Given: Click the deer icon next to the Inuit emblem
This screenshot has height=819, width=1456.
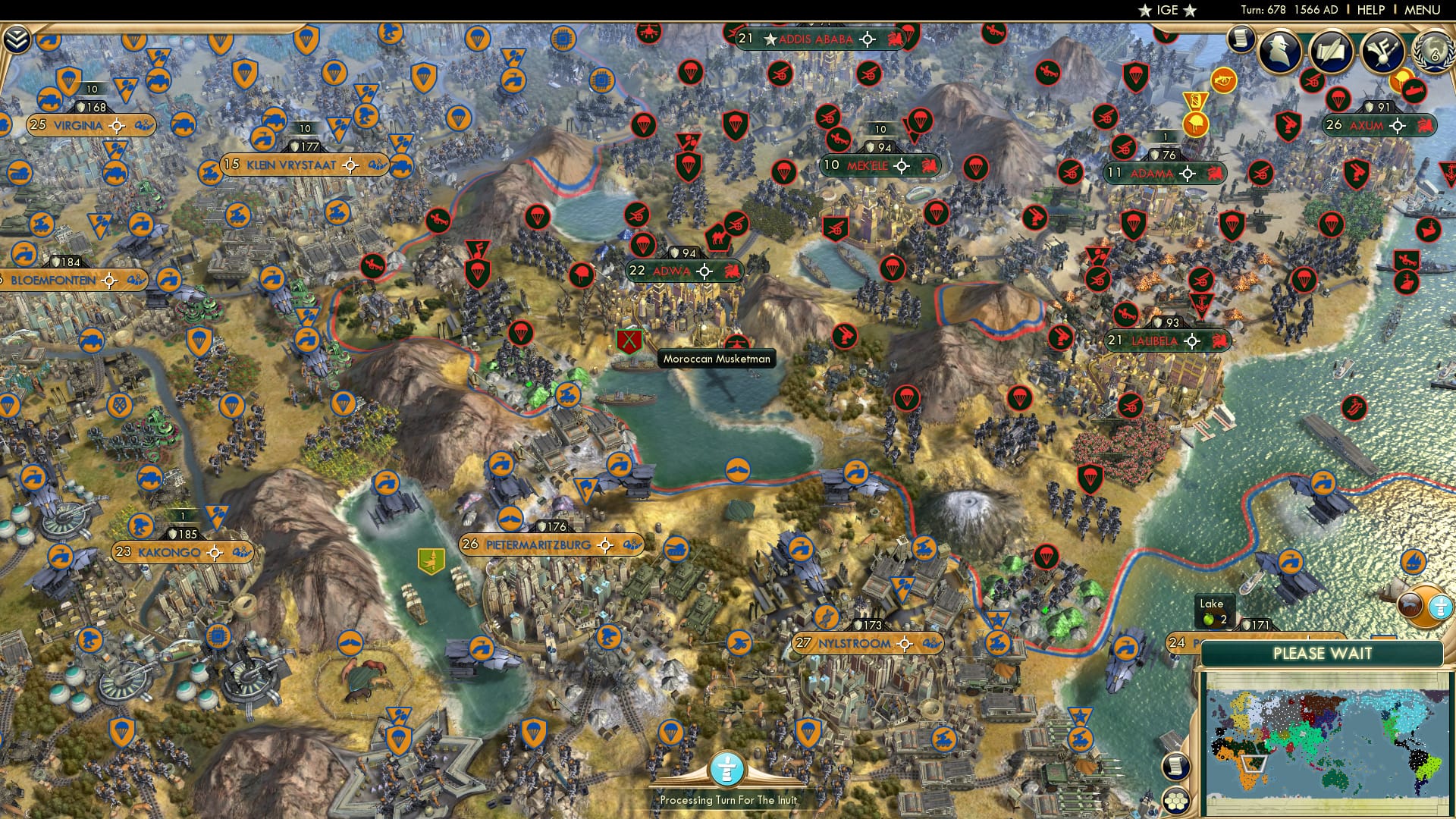Looking at the screenshot, I should click(1411, 604).
